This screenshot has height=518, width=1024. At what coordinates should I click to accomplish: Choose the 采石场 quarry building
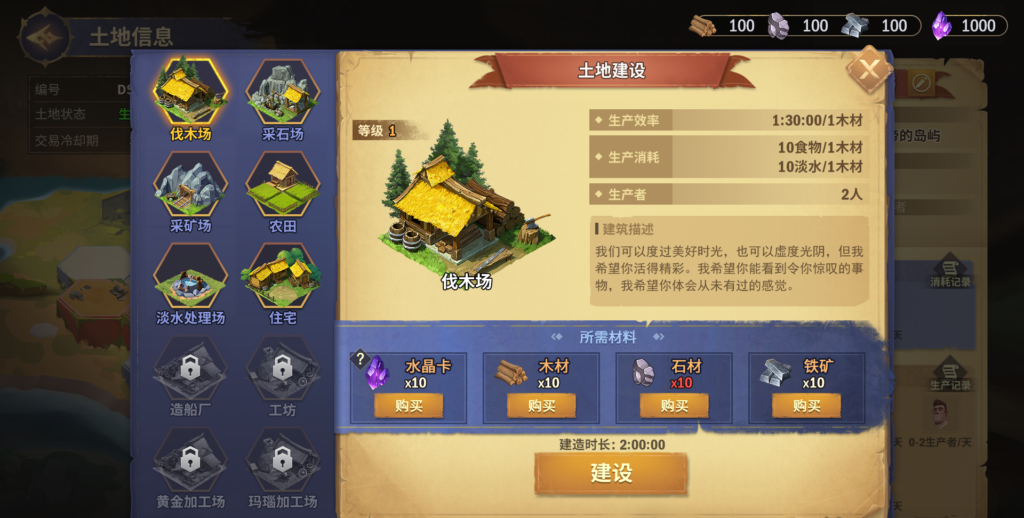(283, 93)
